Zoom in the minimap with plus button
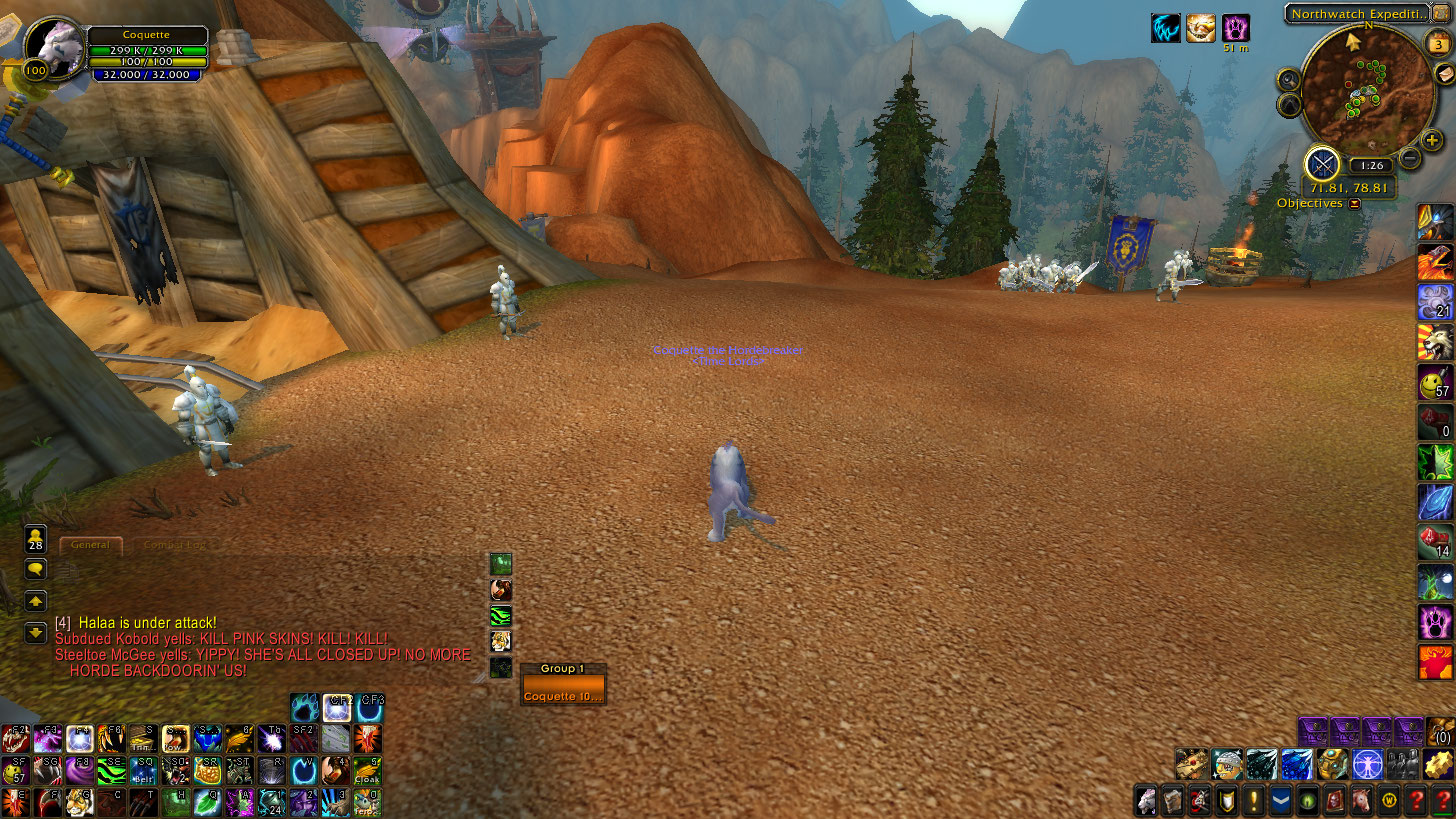The image size is (1456, 819). tap(1432, 141)
